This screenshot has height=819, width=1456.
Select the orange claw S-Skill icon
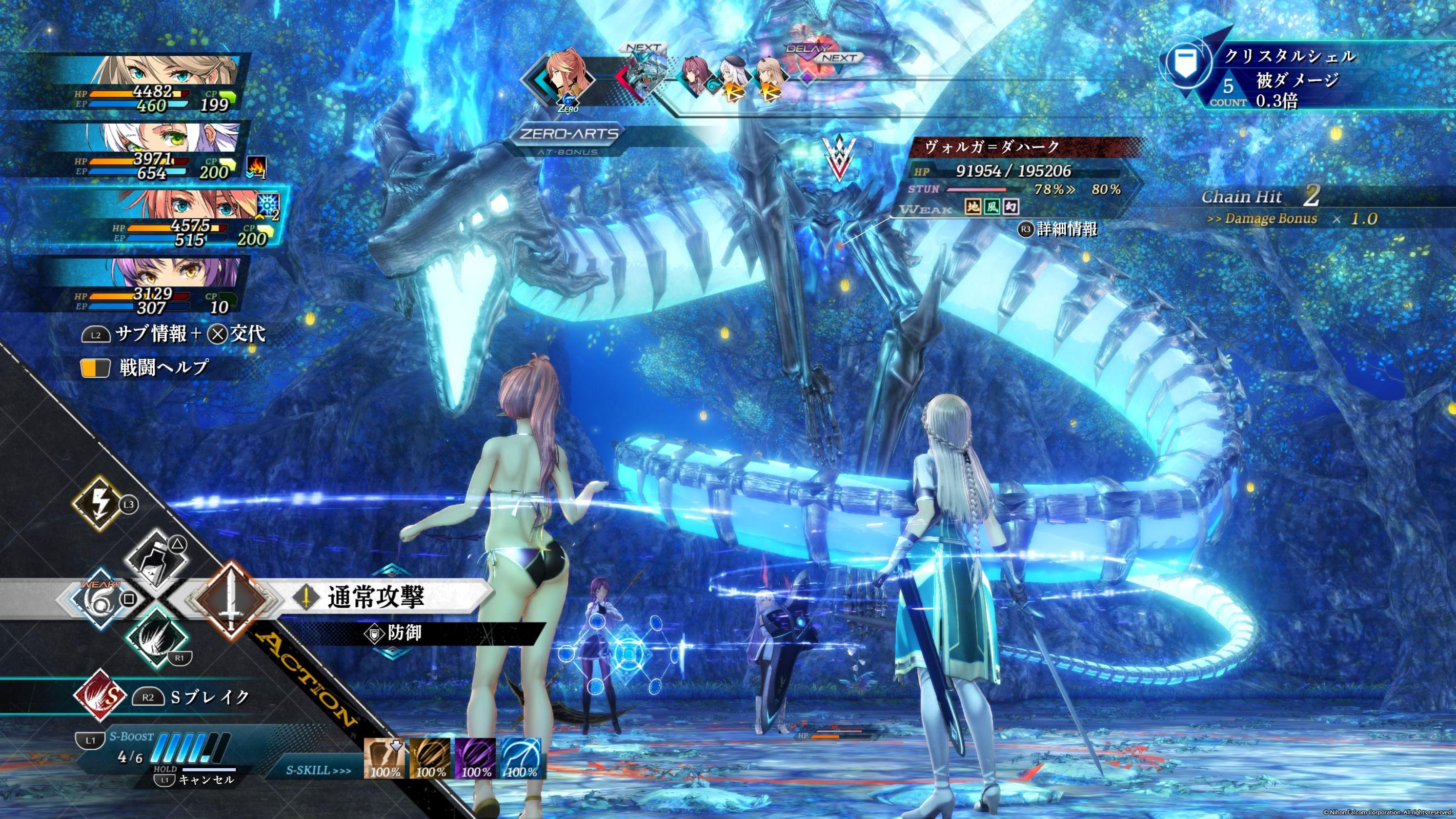pos(430,757)
